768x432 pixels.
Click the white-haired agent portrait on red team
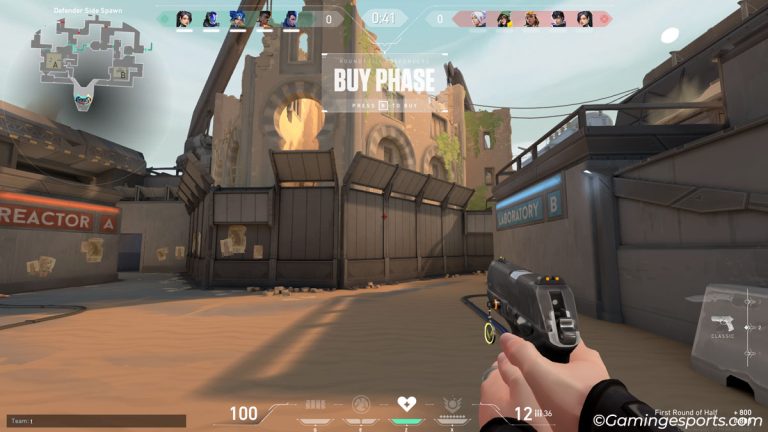tap(479, 19)
